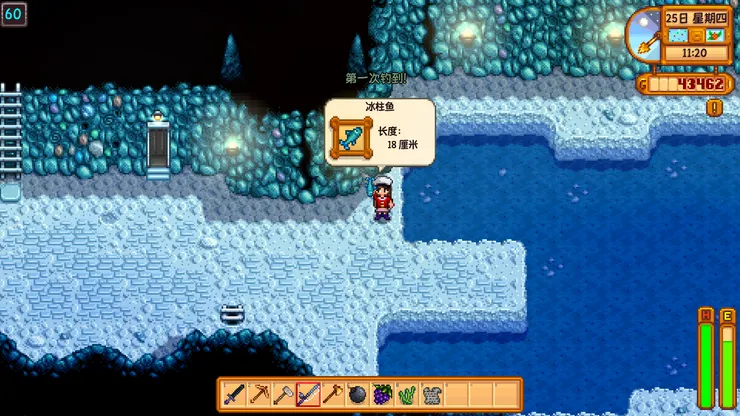Choose the green seaweed item slot
The width and height of the screenshot is (740, 416).
click(407, 394)
